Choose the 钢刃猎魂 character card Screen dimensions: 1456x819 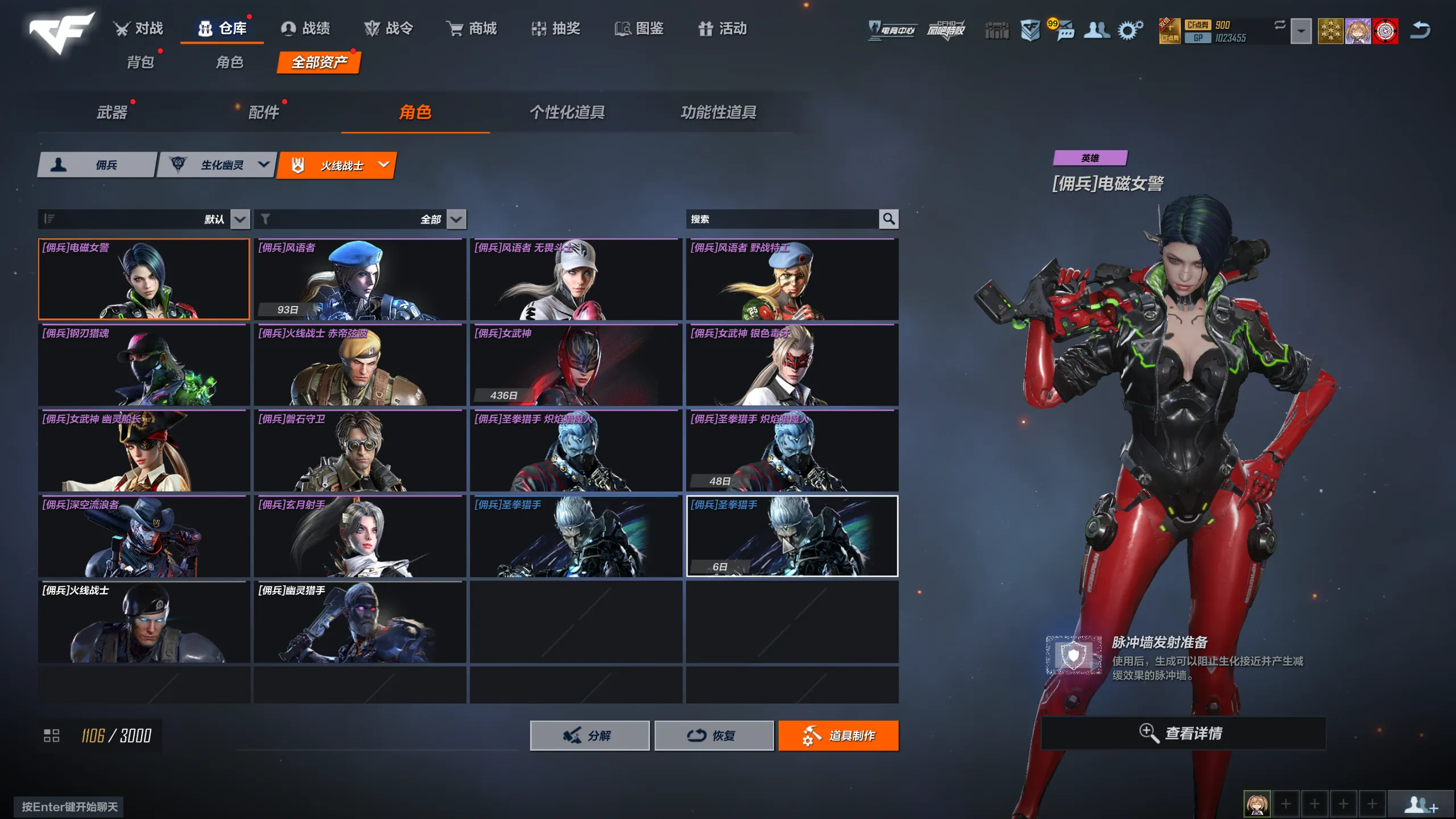coord(144,365)
